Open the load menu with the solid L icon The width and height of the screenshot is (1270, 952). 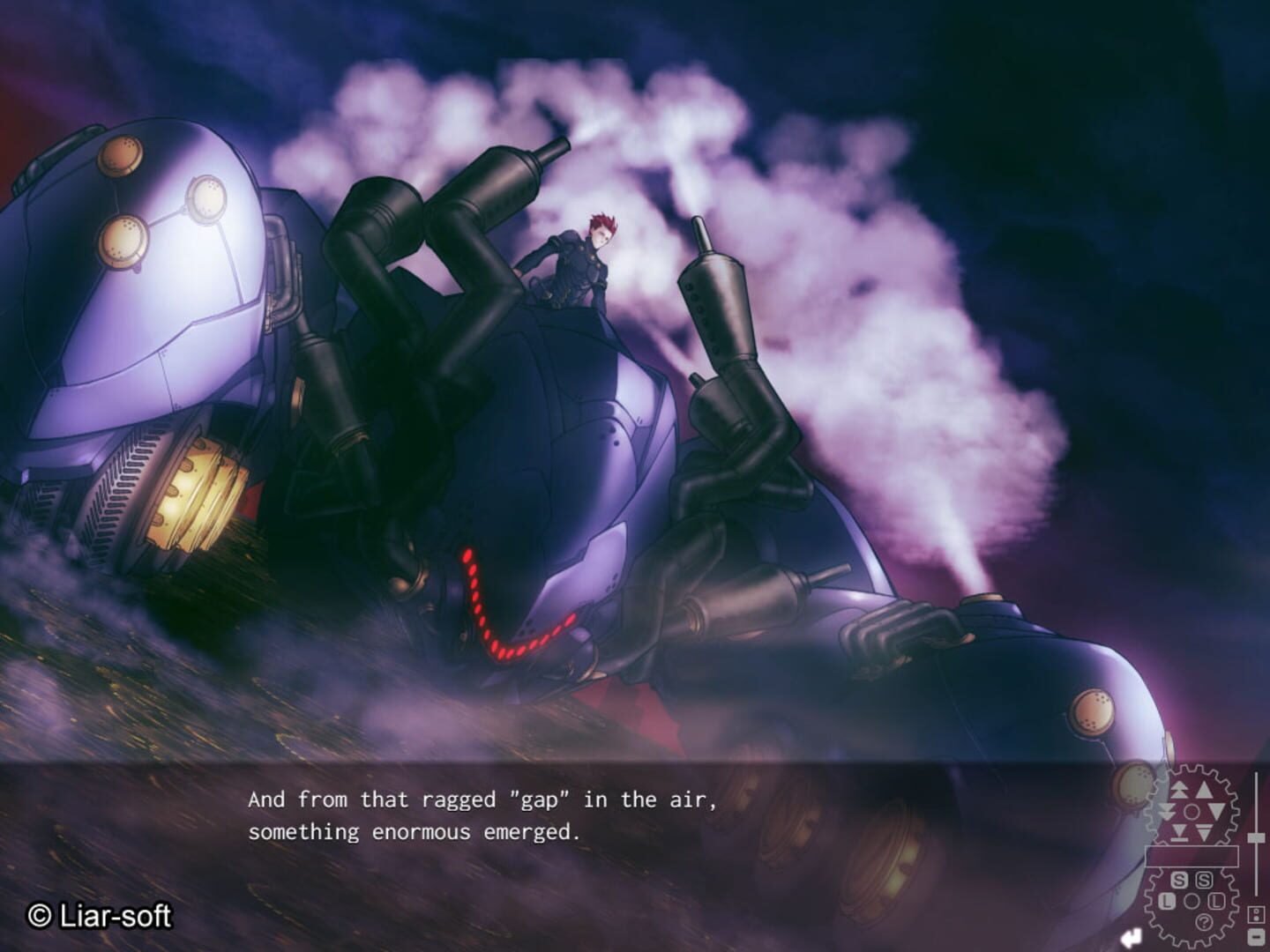click(x=1167, y=901)
